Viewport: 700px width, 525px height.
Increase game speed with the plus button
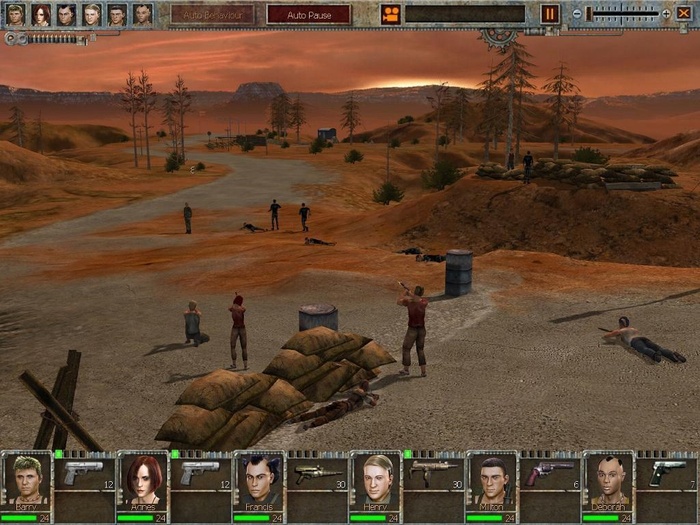click(666, 14)
